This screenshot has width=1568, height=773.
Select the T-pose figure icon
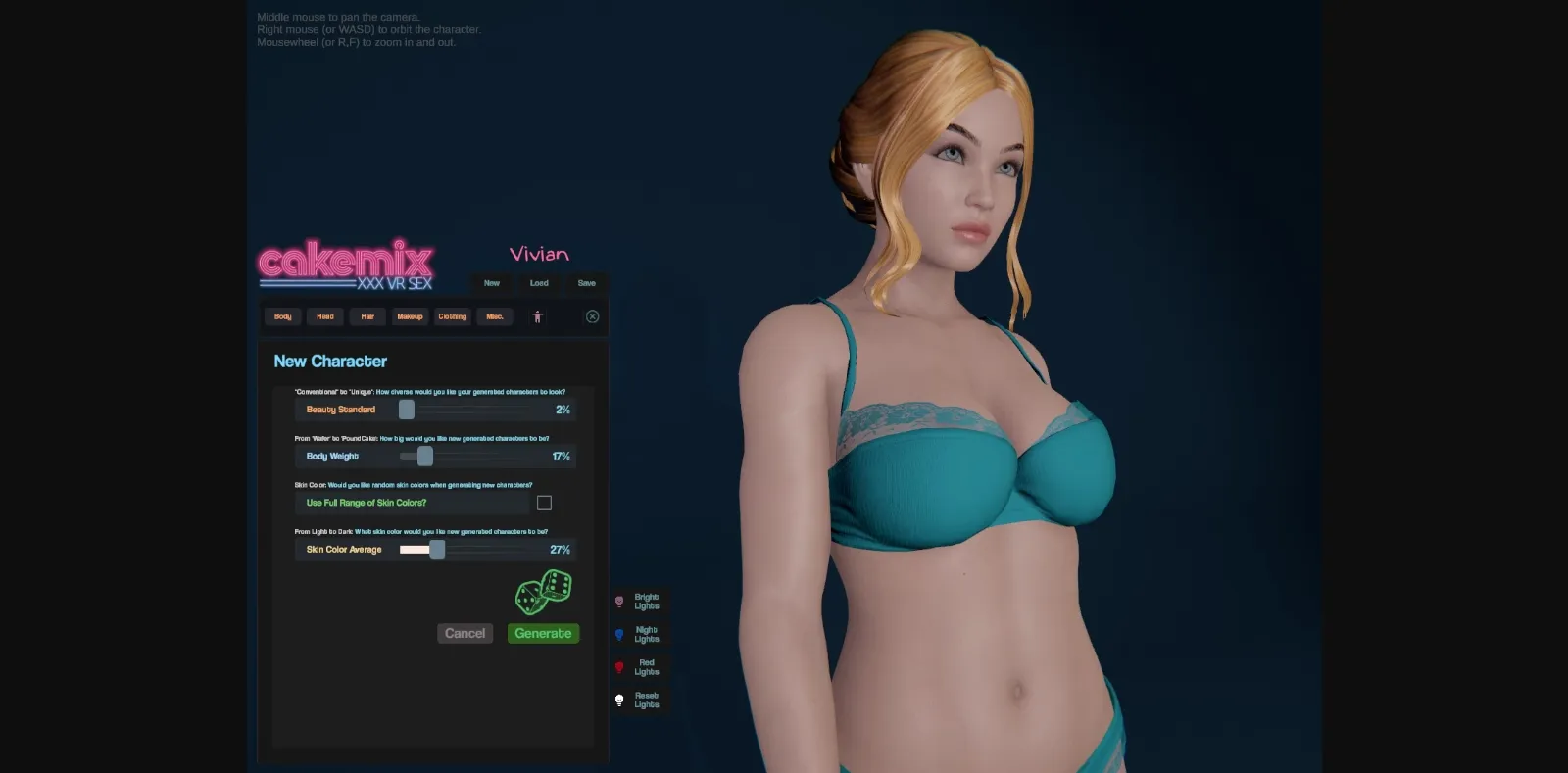click(x=538, y=316)
